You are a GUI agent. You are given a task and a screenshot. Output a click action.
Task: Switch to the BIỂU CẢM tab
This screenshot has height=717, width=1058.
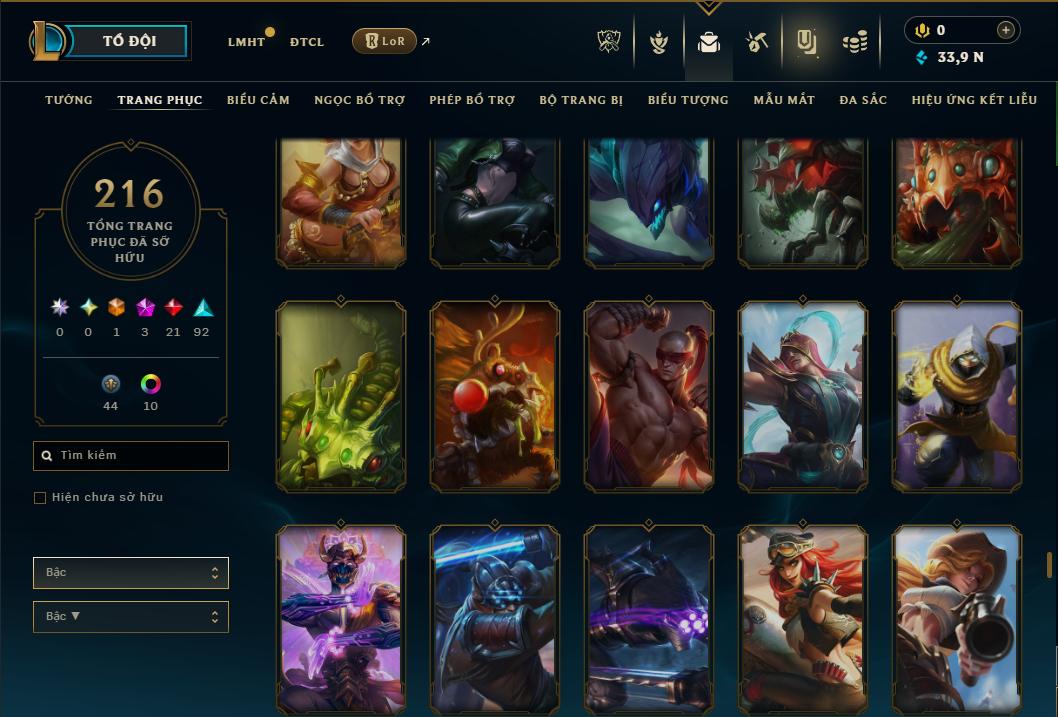(258, 100)
